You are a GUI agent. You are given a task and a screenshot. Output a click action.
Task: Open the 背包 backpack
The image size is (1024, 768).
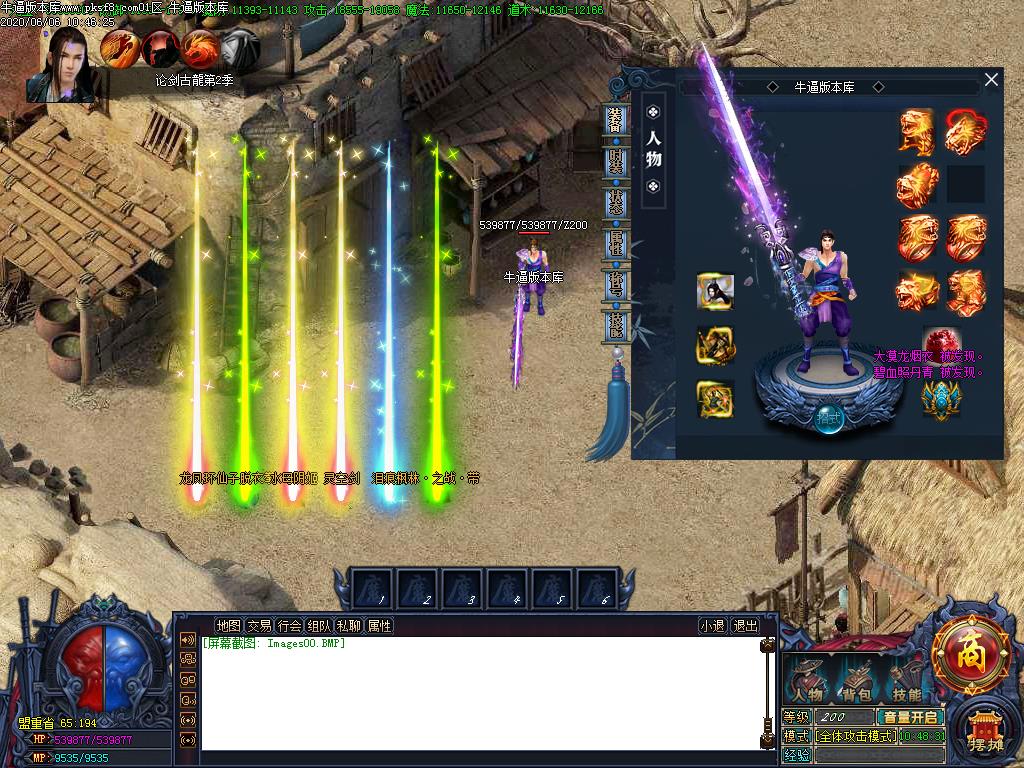857,680
